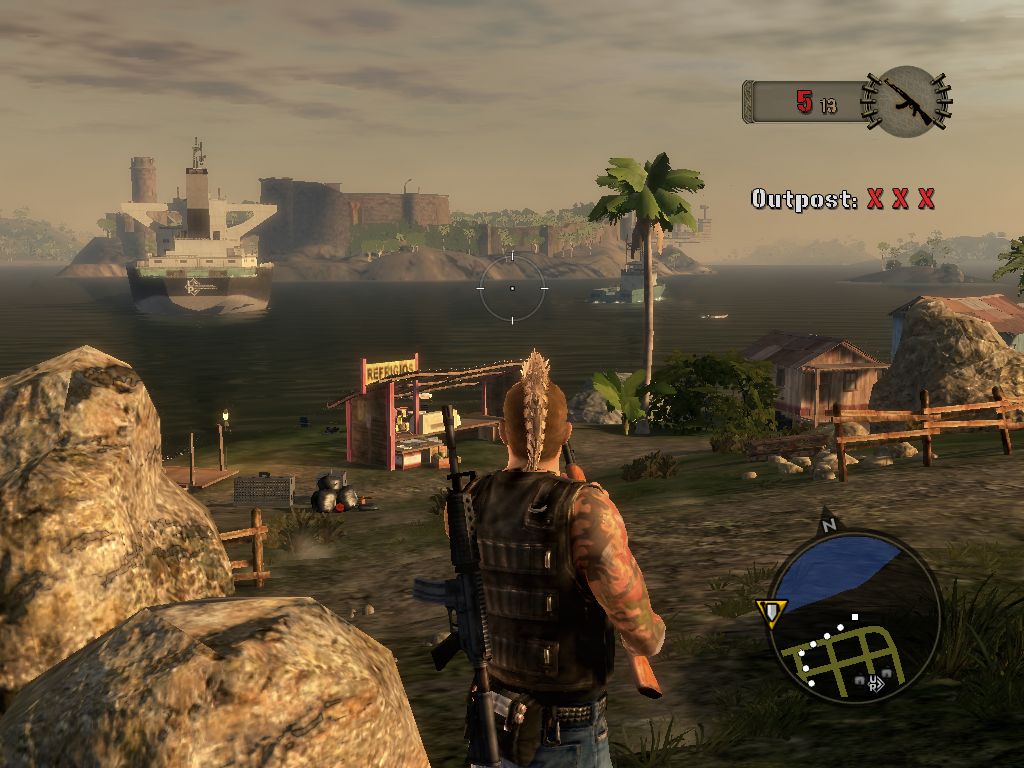Image resolution: width=1024 pixels, height=768 pixels.
Task: Click the north compass indicator on minimap
Action: click(x=827, y=522)
